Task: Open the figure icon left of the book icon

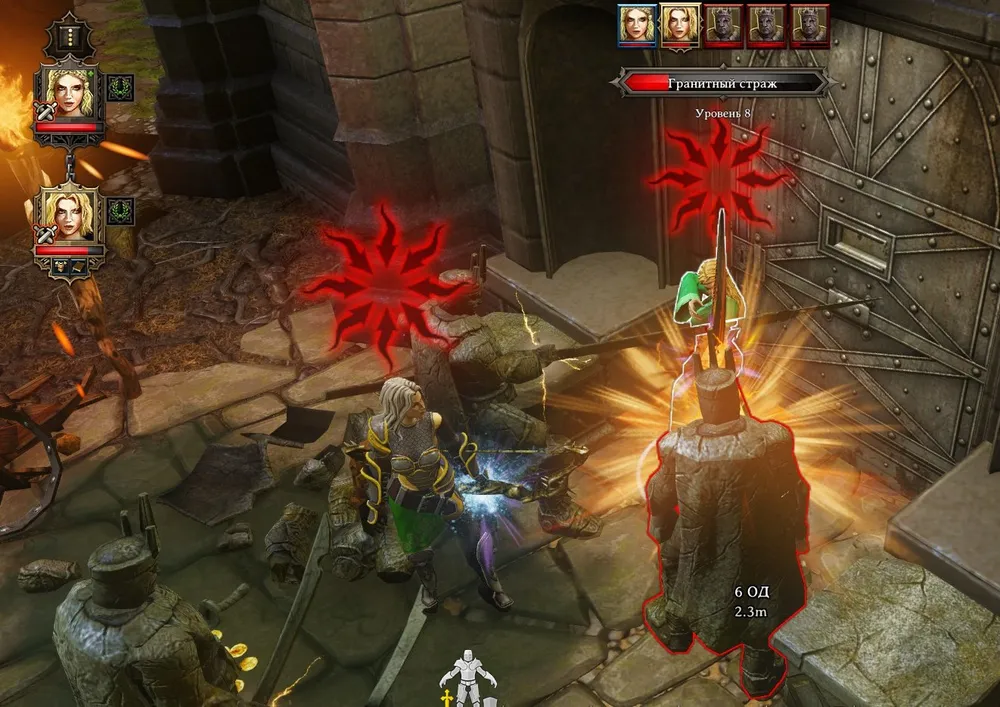Action: 58,266
